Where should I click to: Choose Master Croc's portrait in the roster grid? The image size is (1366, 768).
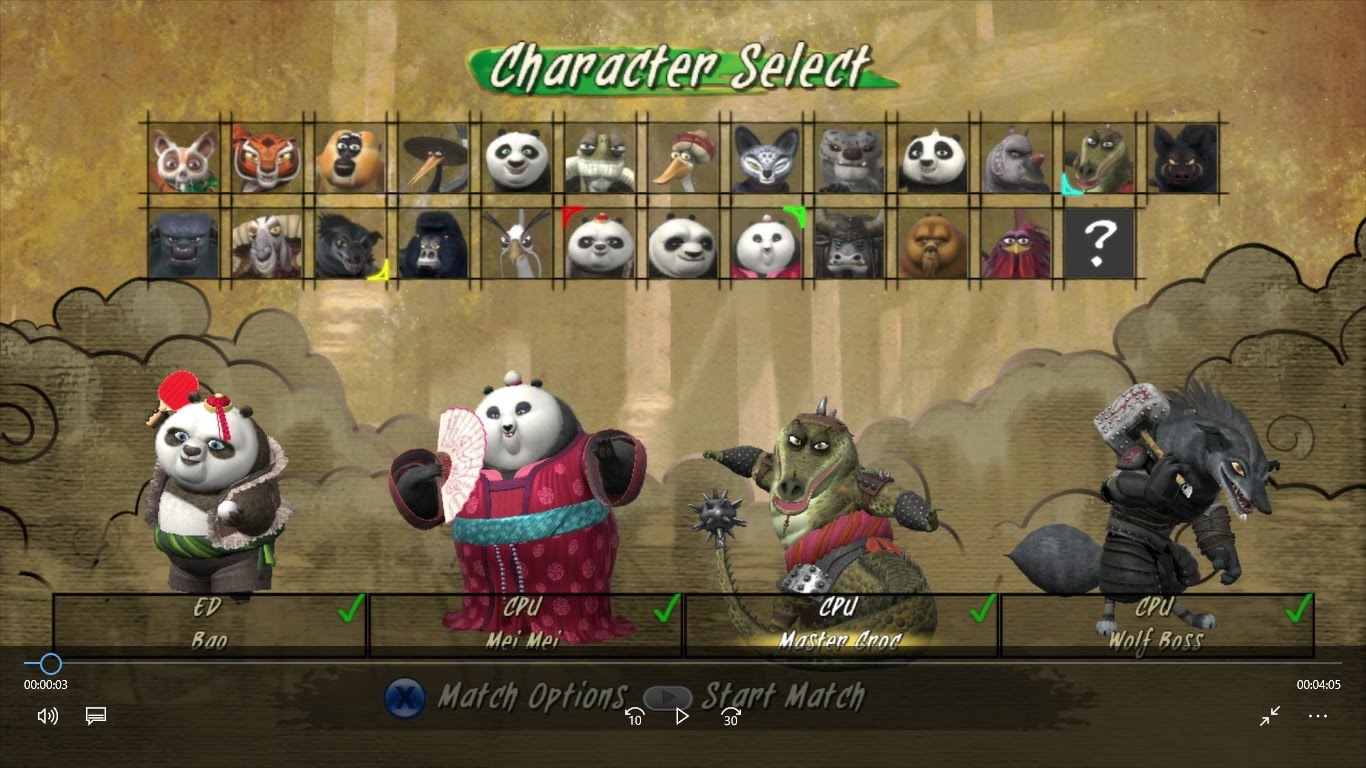coord(1098,159)
